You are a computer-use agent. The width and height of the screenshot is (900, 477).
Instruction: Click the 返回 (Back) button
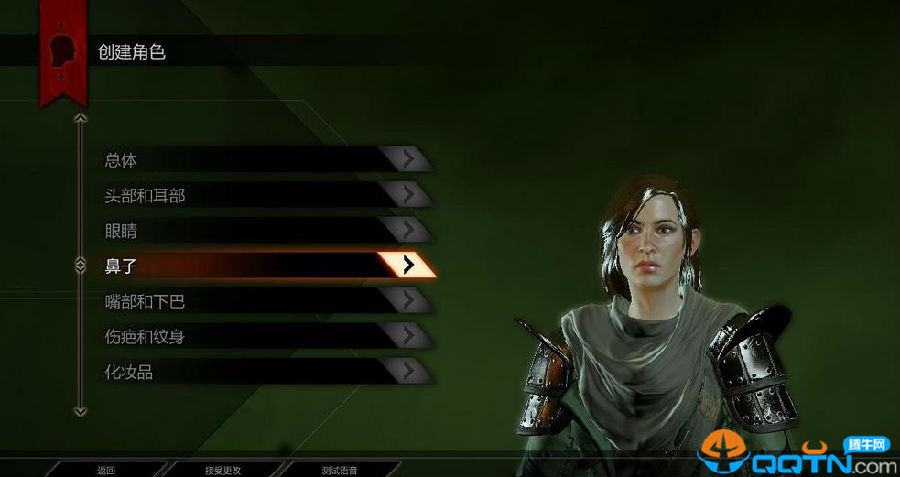(106, 469)
